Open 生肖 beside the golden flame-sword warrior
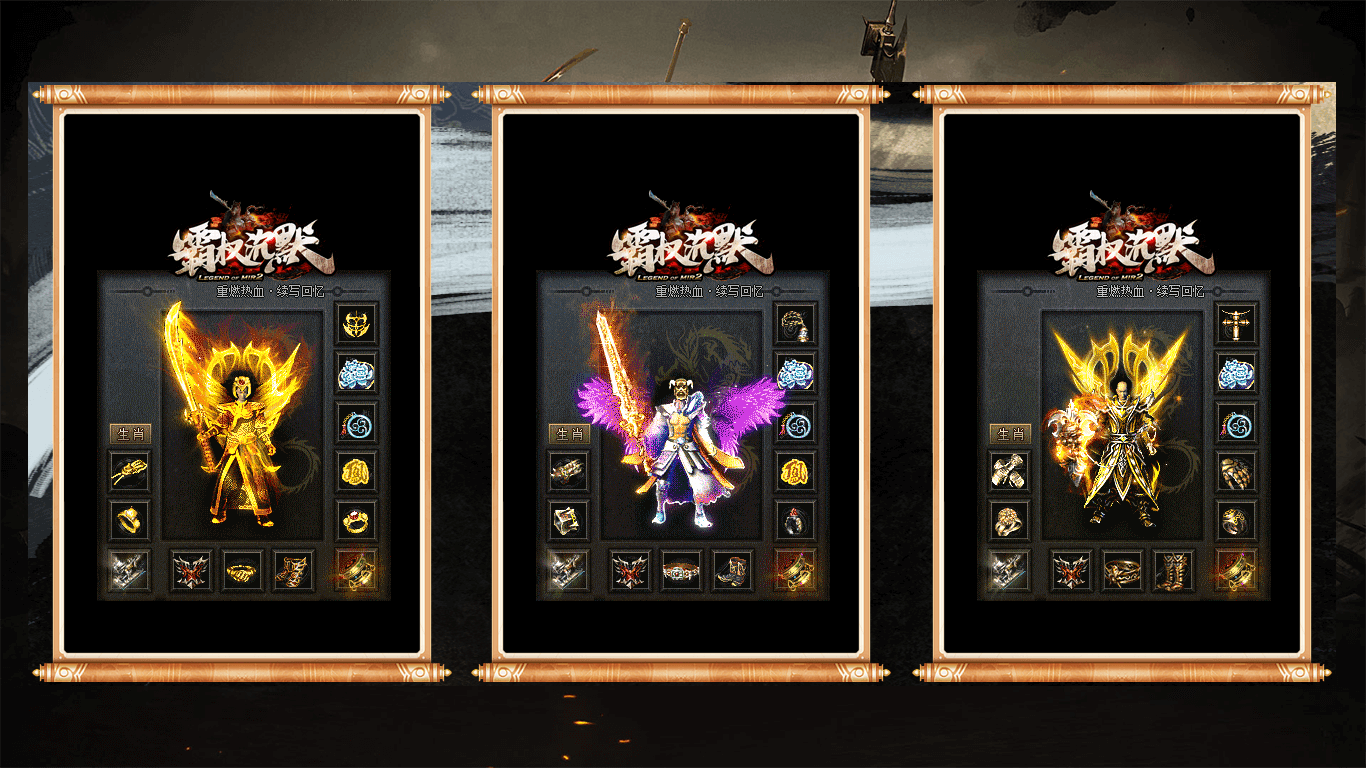Viewport: 1366px width, 768px height. pyautogui.click(x=129, y=434)
